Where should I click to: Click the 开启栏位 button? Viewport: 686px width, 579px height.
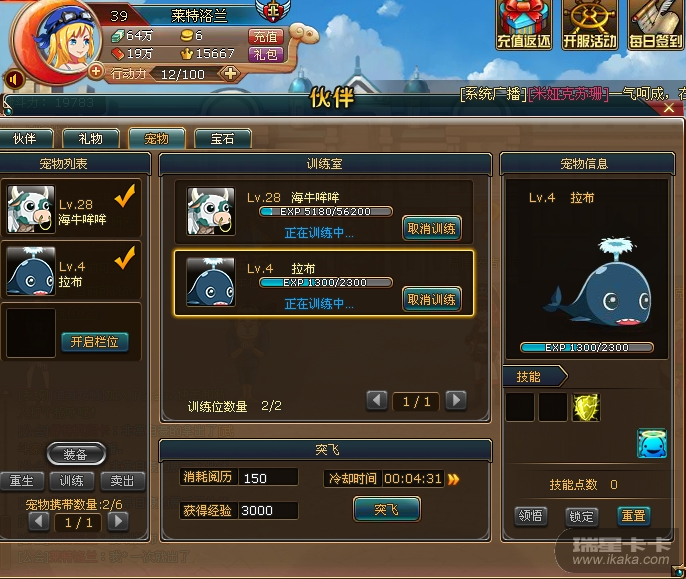pos(94,342)
